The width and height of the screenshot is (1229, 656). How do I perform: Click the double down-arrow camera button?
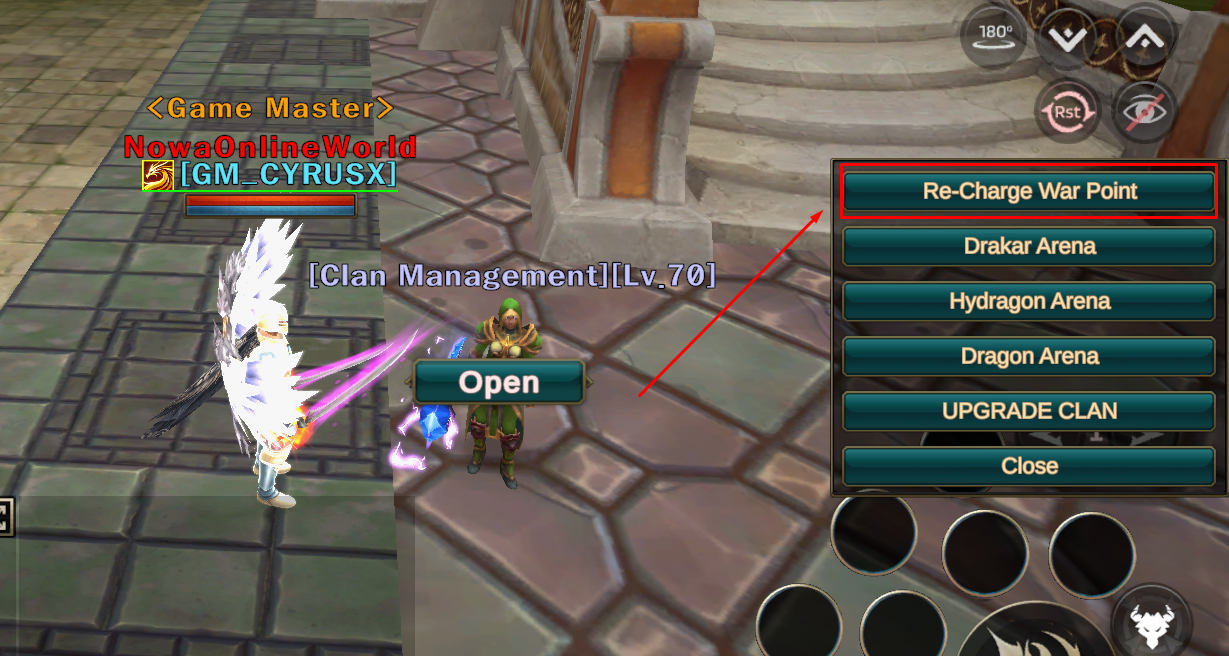click(x=1066, y=37)
